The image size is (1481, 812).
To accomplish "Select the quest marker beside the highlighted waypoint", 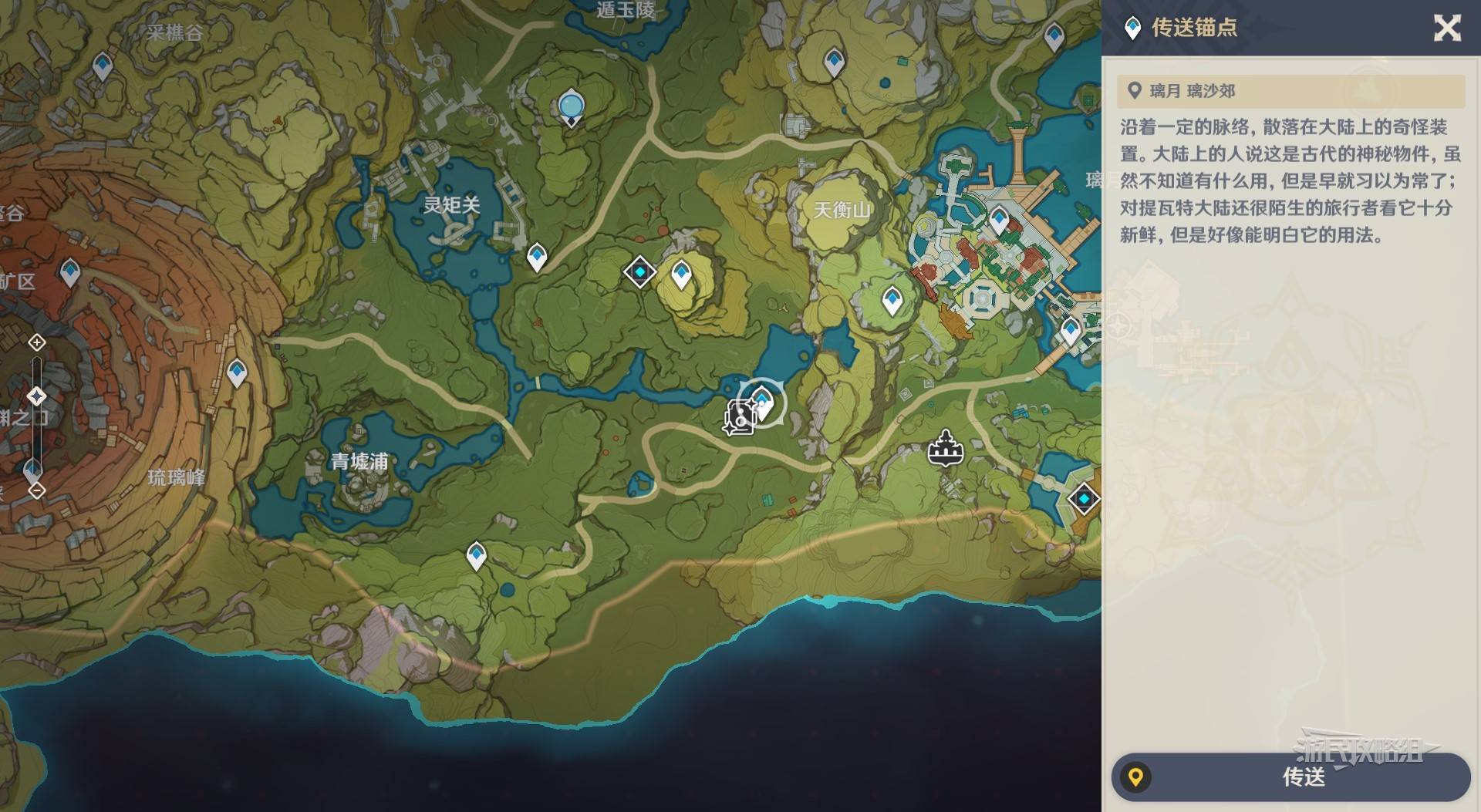I will tap(739, 419).
